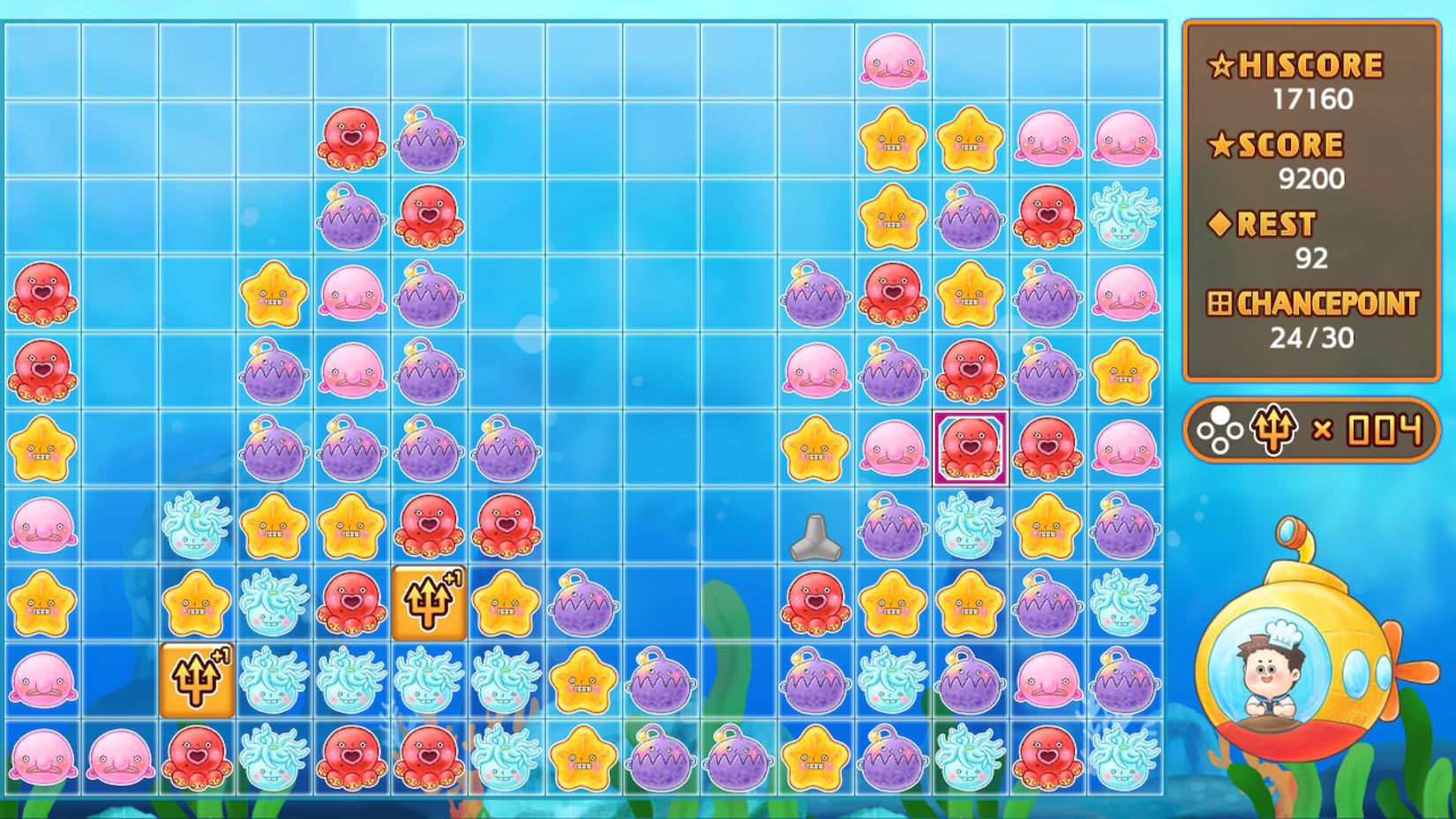Image resolution: width=1456 pixels, height=819 pixels.
Task: Toggle the circles icon left of the trident counter
Action: [x=1222, y=430]
